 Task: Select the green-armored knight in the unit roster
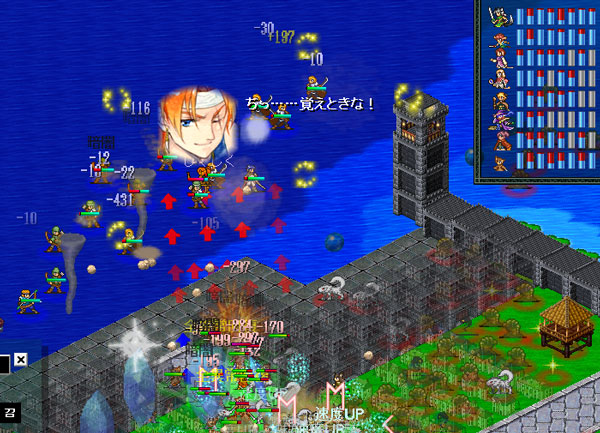click(498, 16)
